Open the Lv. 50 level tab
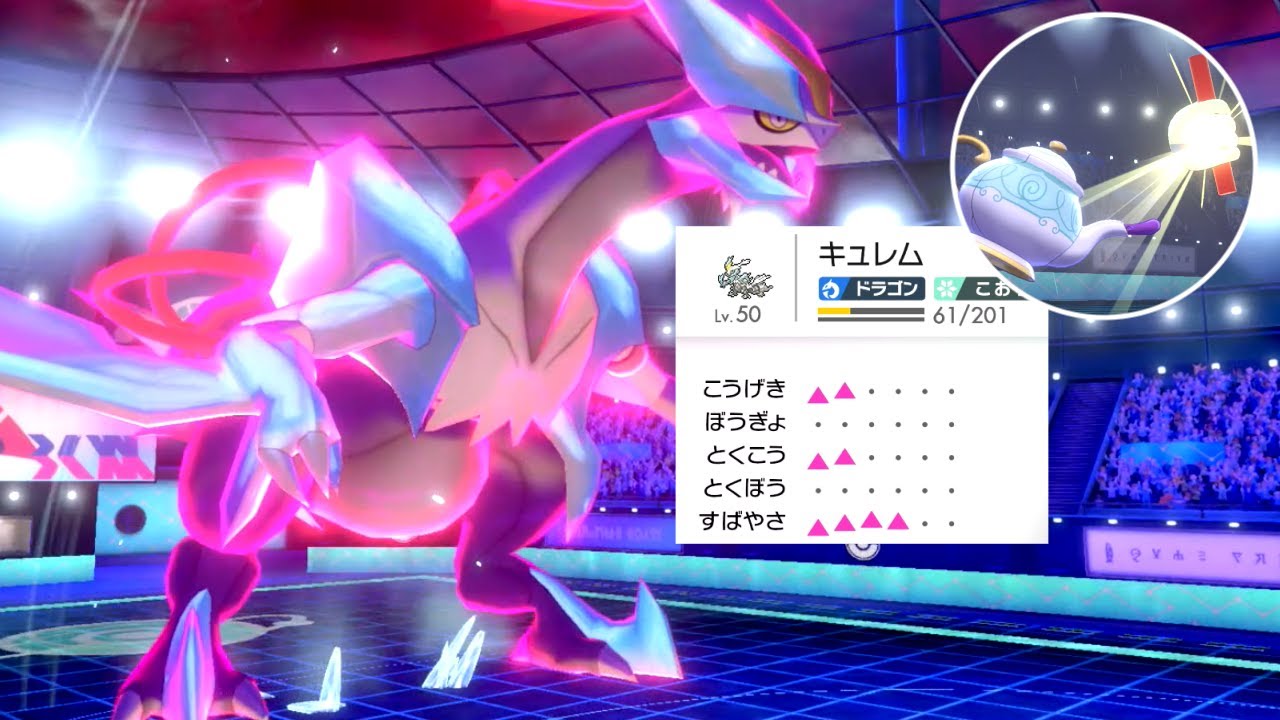This screenshot has height=720, width=1280. pos(736,316)
